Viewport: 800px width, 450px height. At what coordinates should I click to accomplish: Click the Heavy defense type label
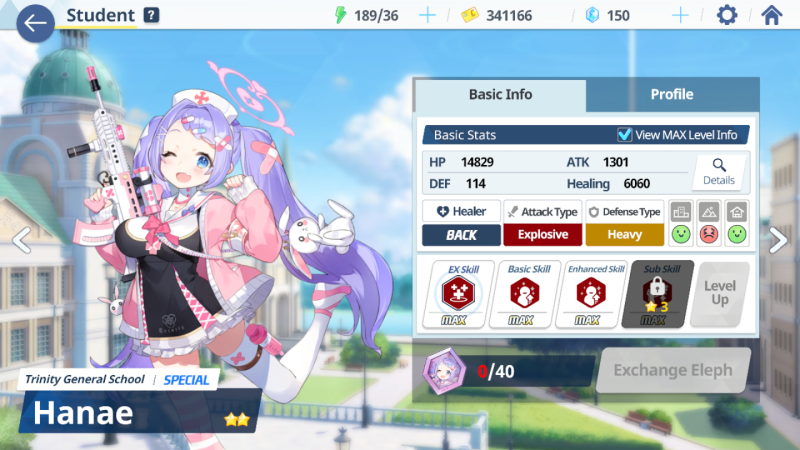(624, 235)
